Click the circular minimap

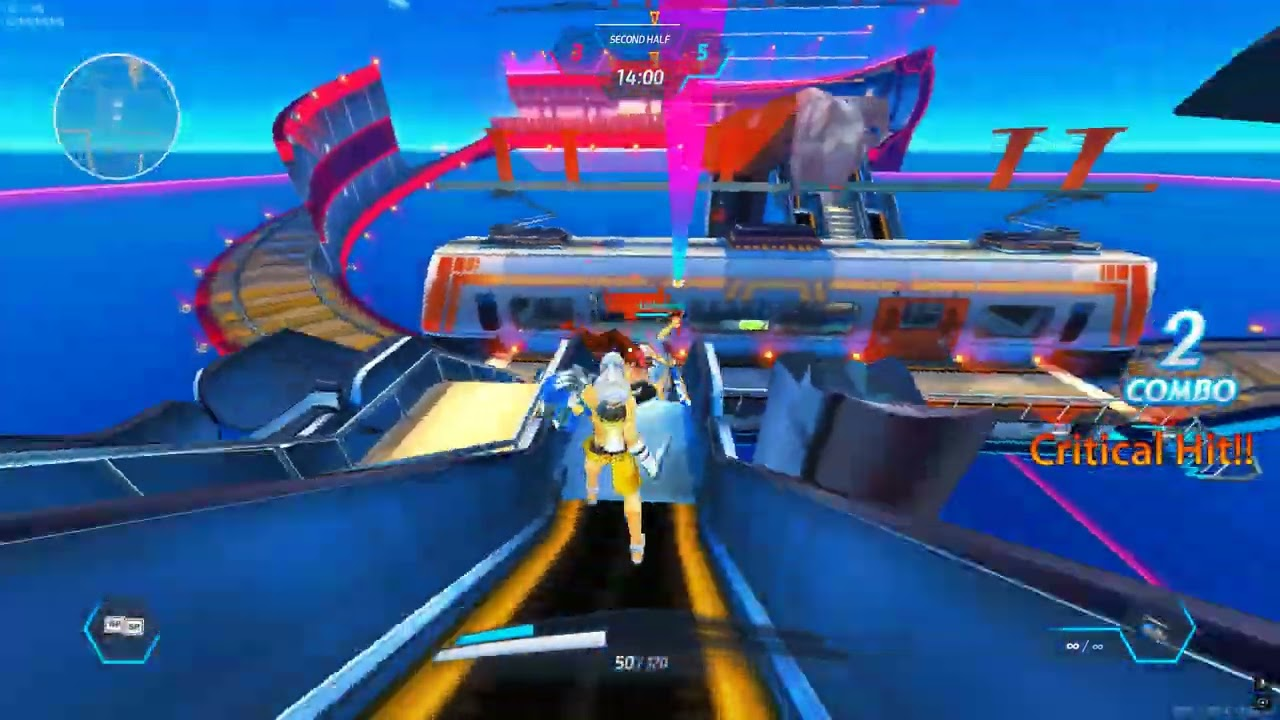click(117, 116)
